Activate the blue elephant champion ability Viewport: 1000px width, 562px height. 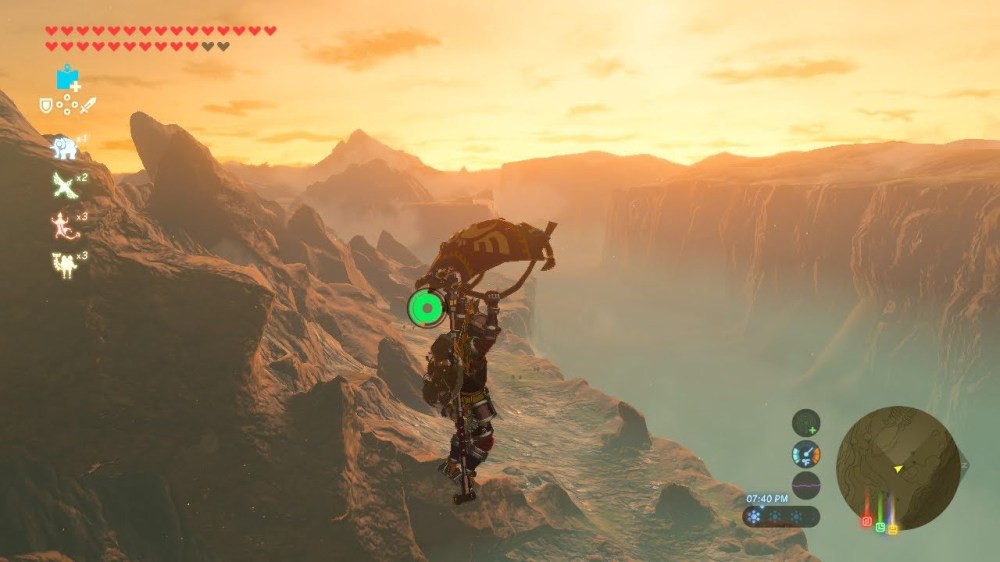click(x=64, y=148)
